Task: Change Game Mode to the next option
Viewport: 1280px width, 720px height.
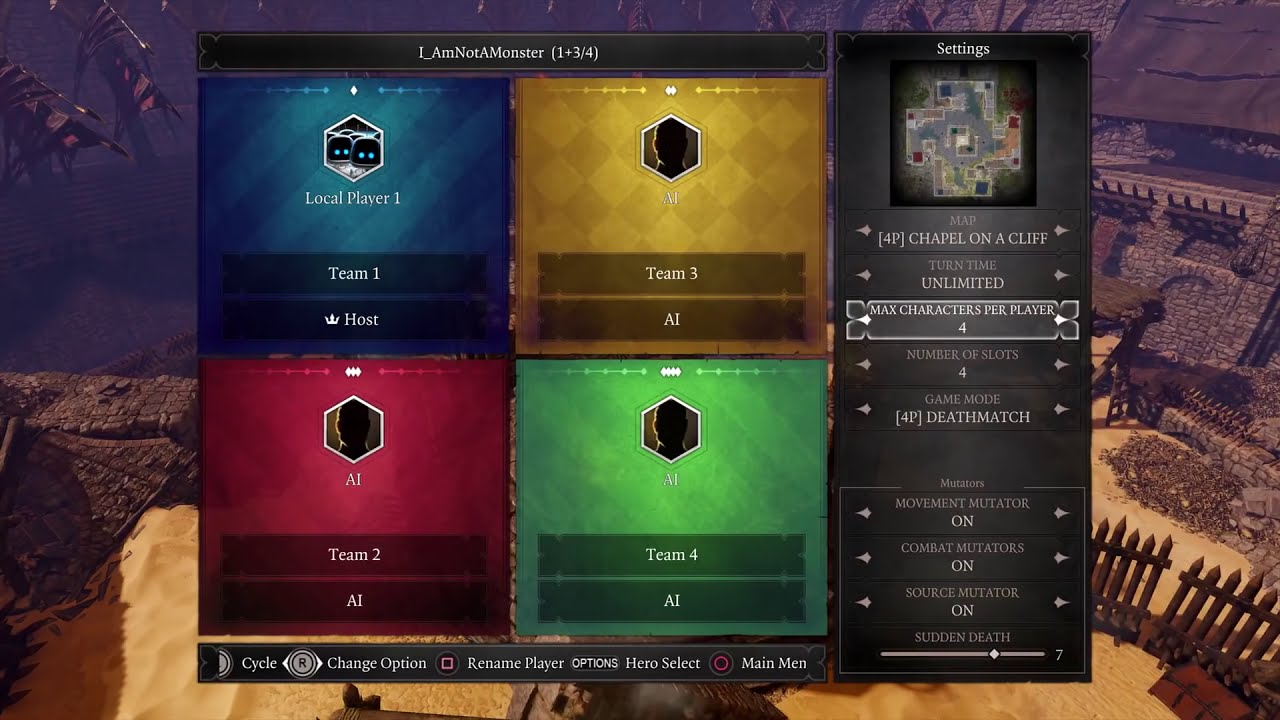Action: coord(1061,409)
